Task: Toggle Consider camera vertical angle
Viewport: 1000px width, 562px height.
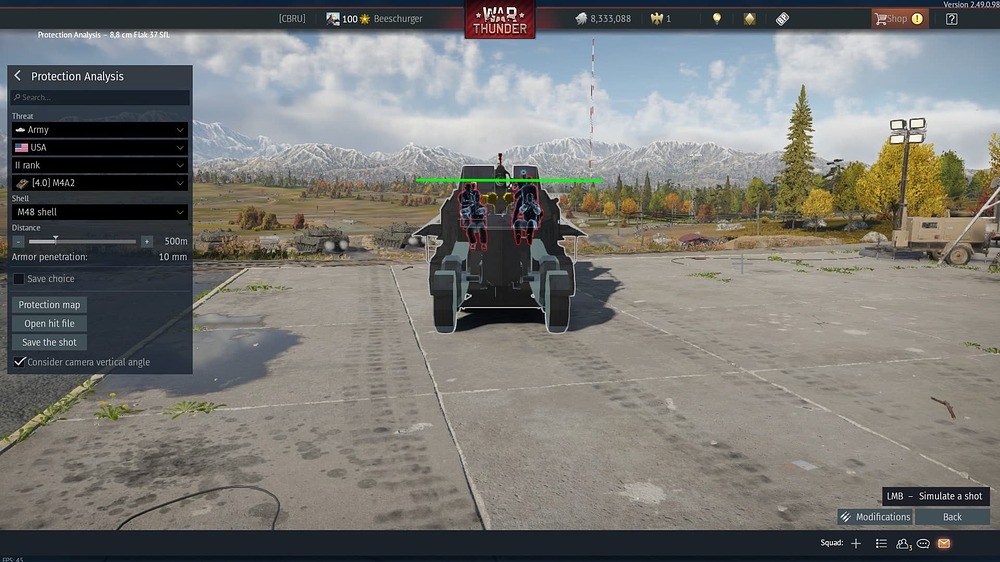Action: click(x=19, y=362)
